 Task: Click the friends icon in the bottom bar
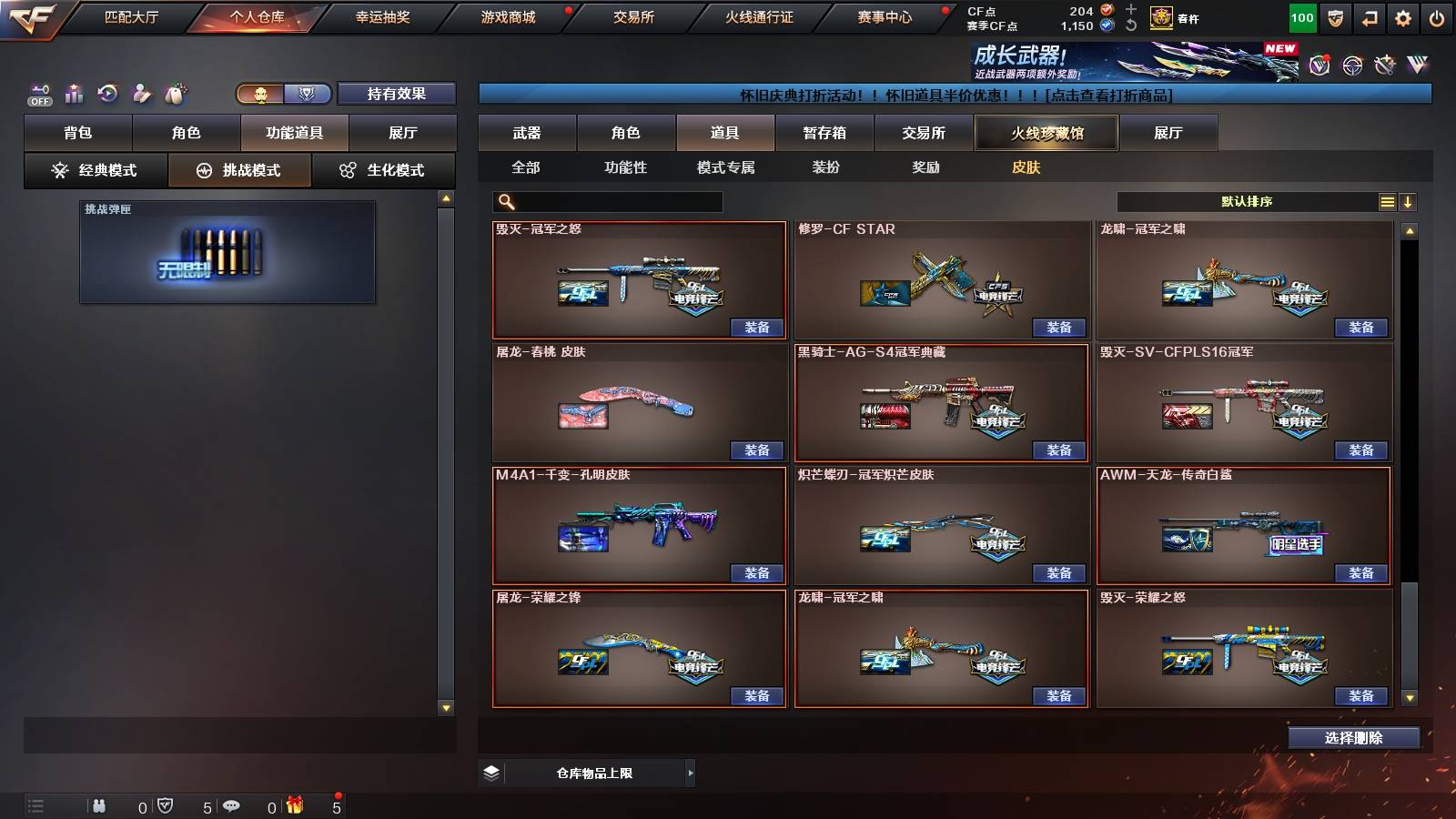[x=100, y=805]
